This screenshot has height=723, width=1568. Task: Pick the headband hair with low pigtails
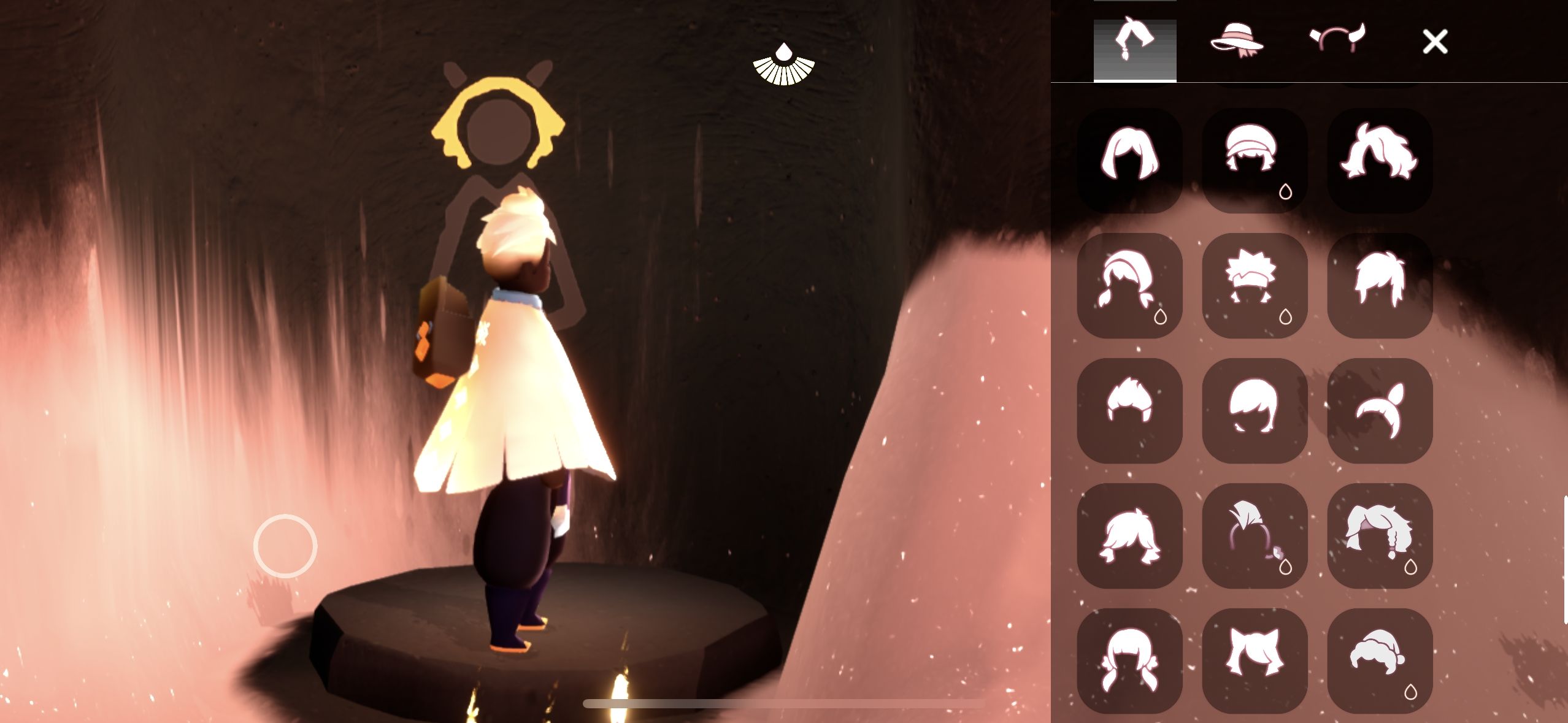tap(1130, 286)
